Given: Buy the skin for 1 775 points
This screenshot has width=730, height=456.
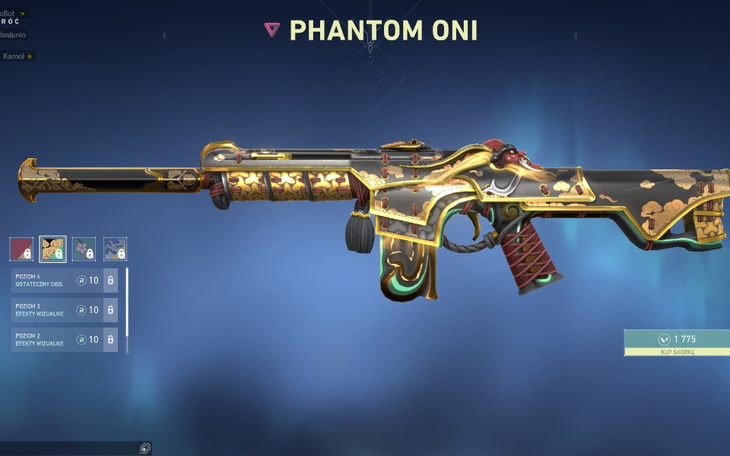Looking at the screenshot, I should click(677, 344).
